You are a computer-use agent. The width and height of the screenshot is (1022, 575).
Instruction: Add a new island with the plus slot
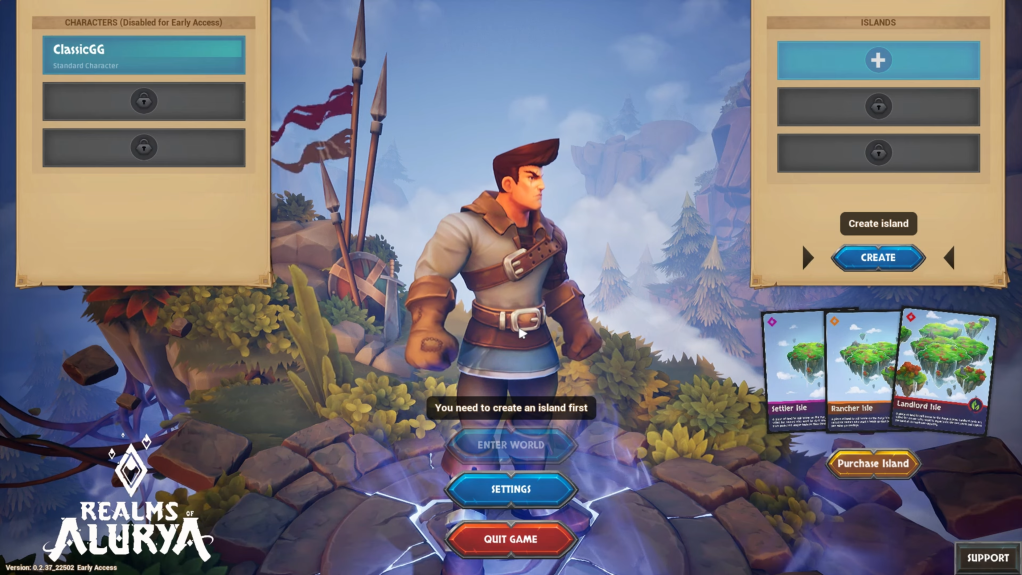[x=878, y=60]
